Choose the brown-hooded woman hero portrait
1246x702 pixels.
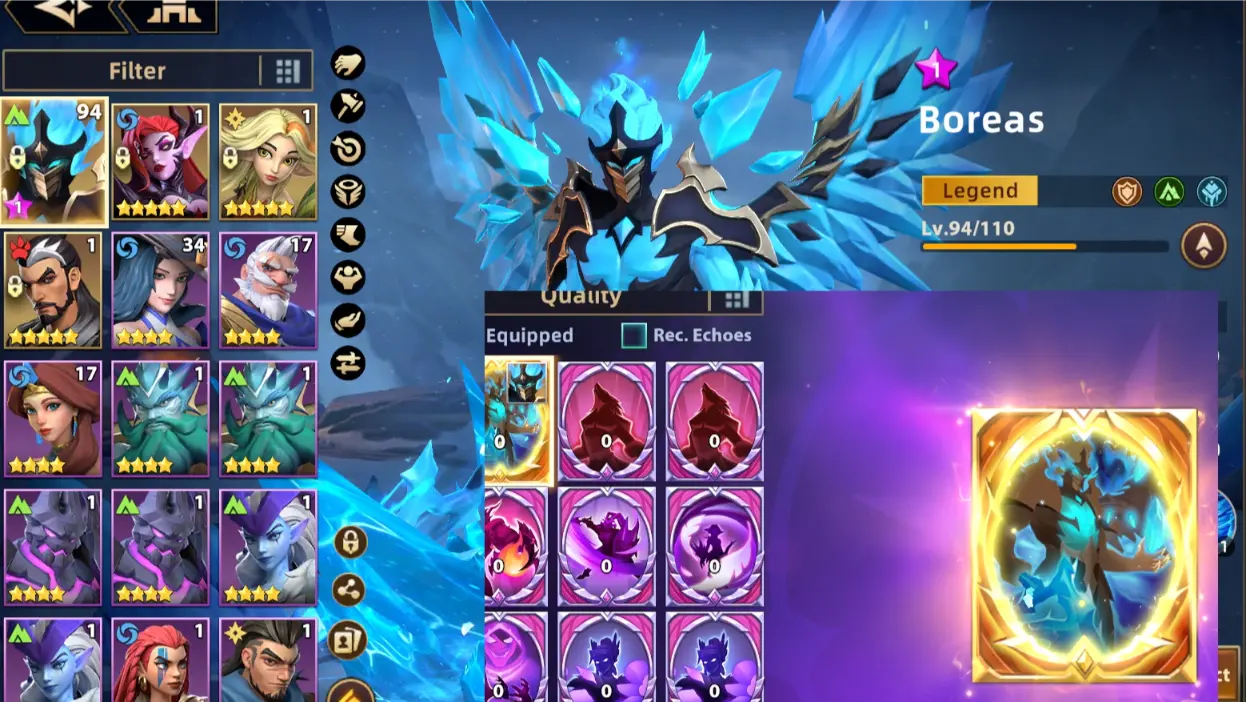54,418
